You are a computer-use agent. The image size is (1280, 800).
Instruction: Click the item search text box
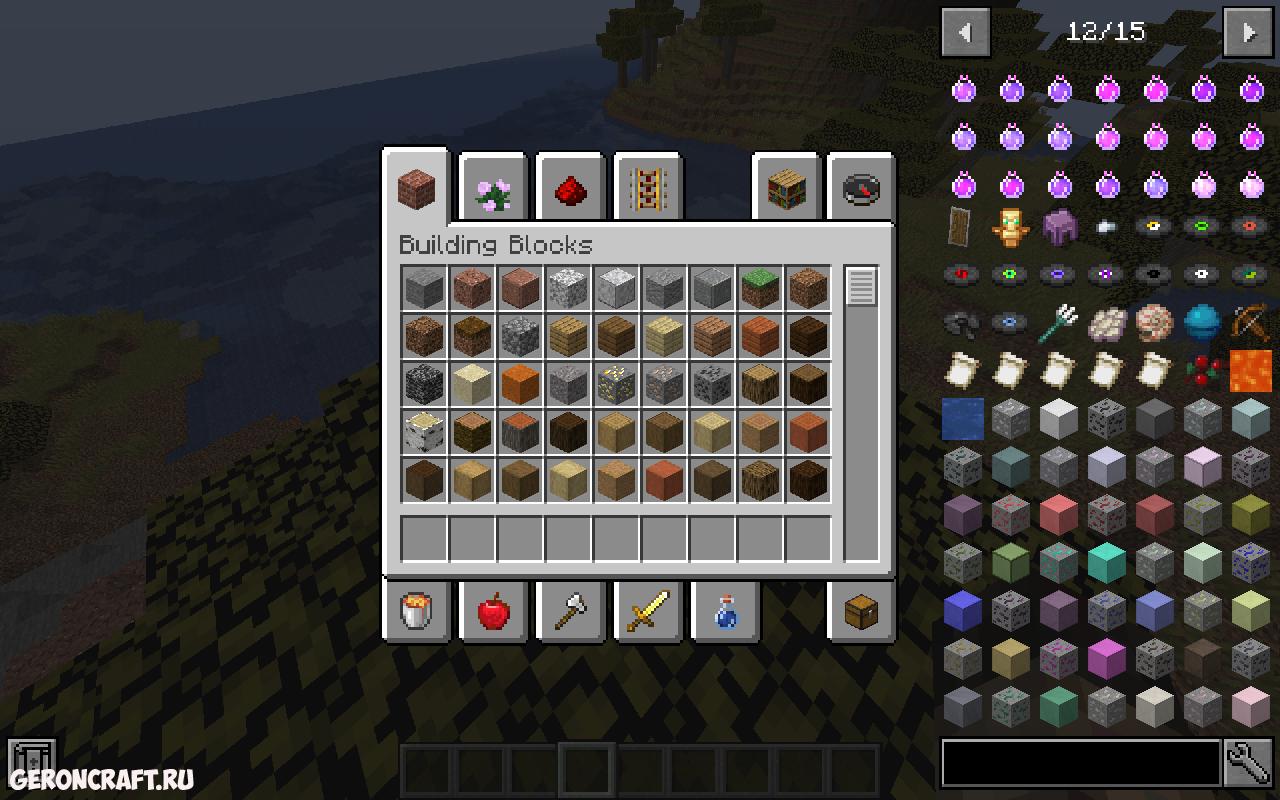[x=1080, y=764]
